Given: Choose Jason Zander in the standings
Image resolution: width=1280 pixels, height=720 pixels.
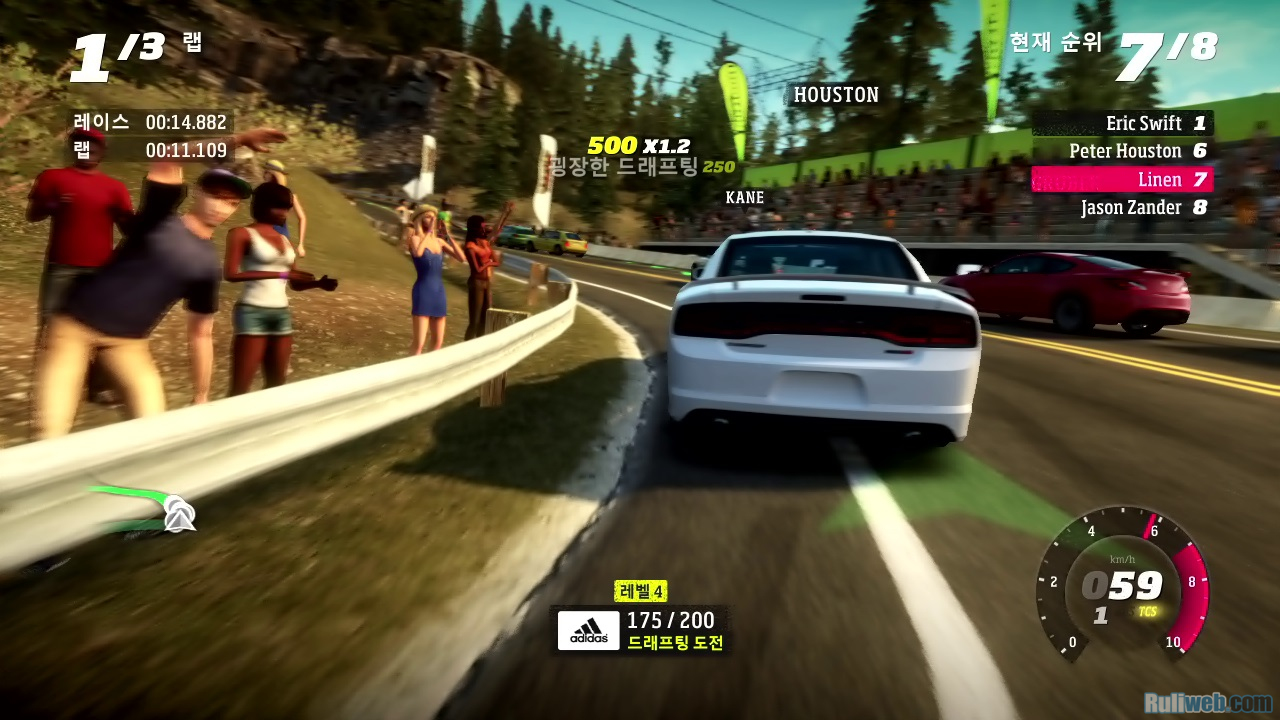Looking at the screenshot, I should [x=1122, y=208].
